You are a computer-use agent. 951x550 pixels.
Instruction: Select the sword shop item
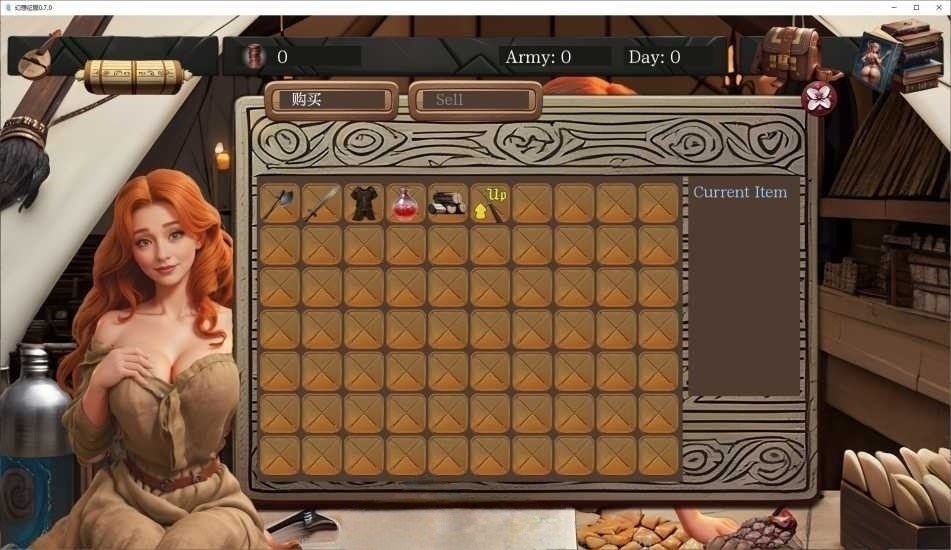click(x=322, y=203)
